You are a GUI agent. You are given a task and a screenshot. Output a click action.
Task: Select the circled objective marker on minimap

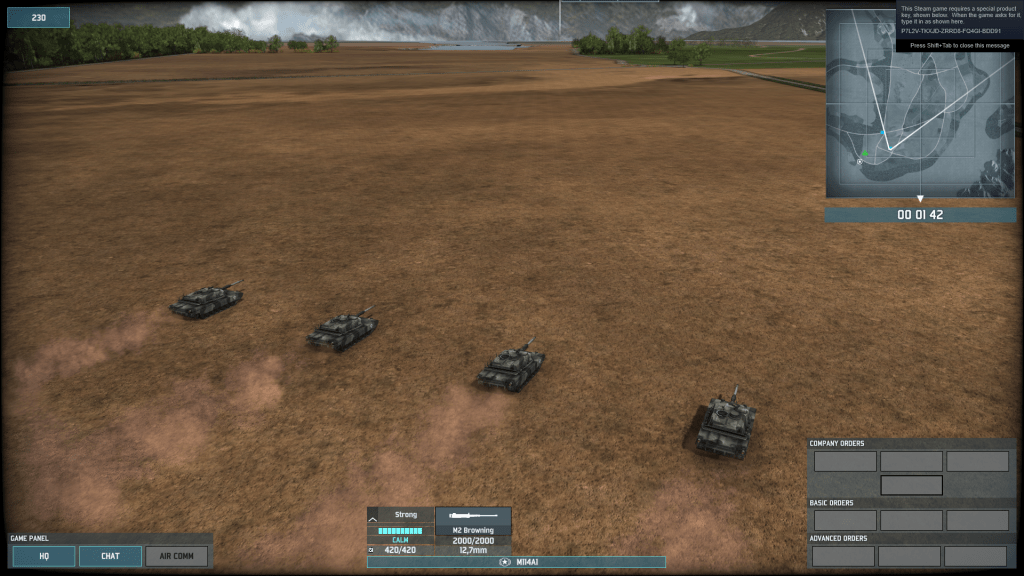point(859,162)
